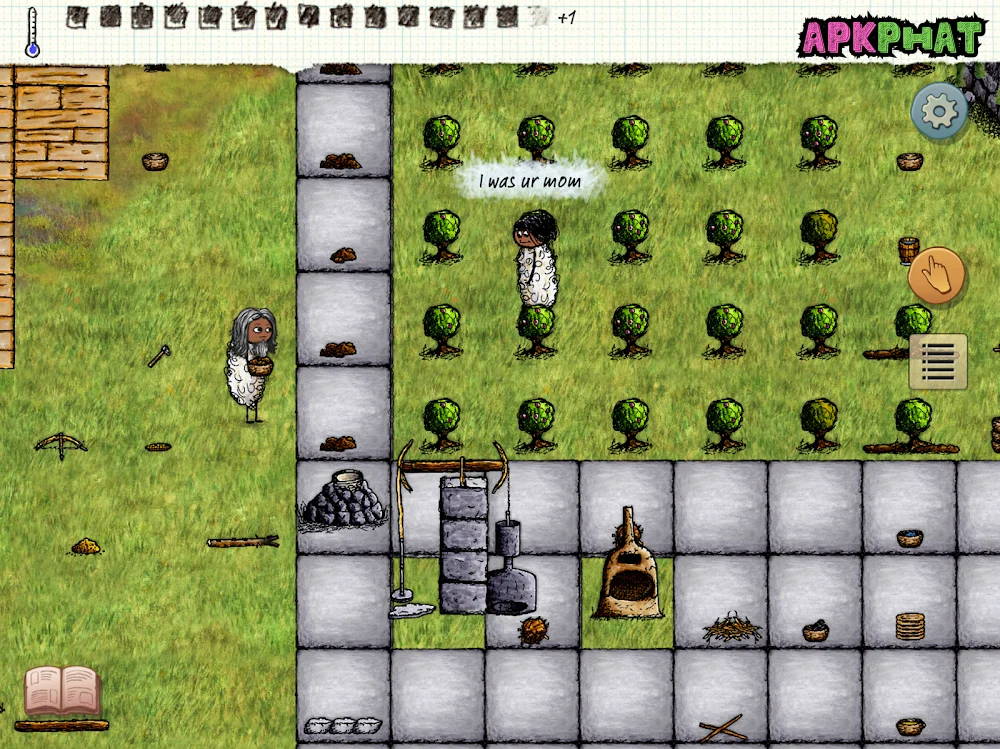Screen dimensions: 1000x749
Task: Tap the orange hand interaction button
Action: click(x=937, y=275)
